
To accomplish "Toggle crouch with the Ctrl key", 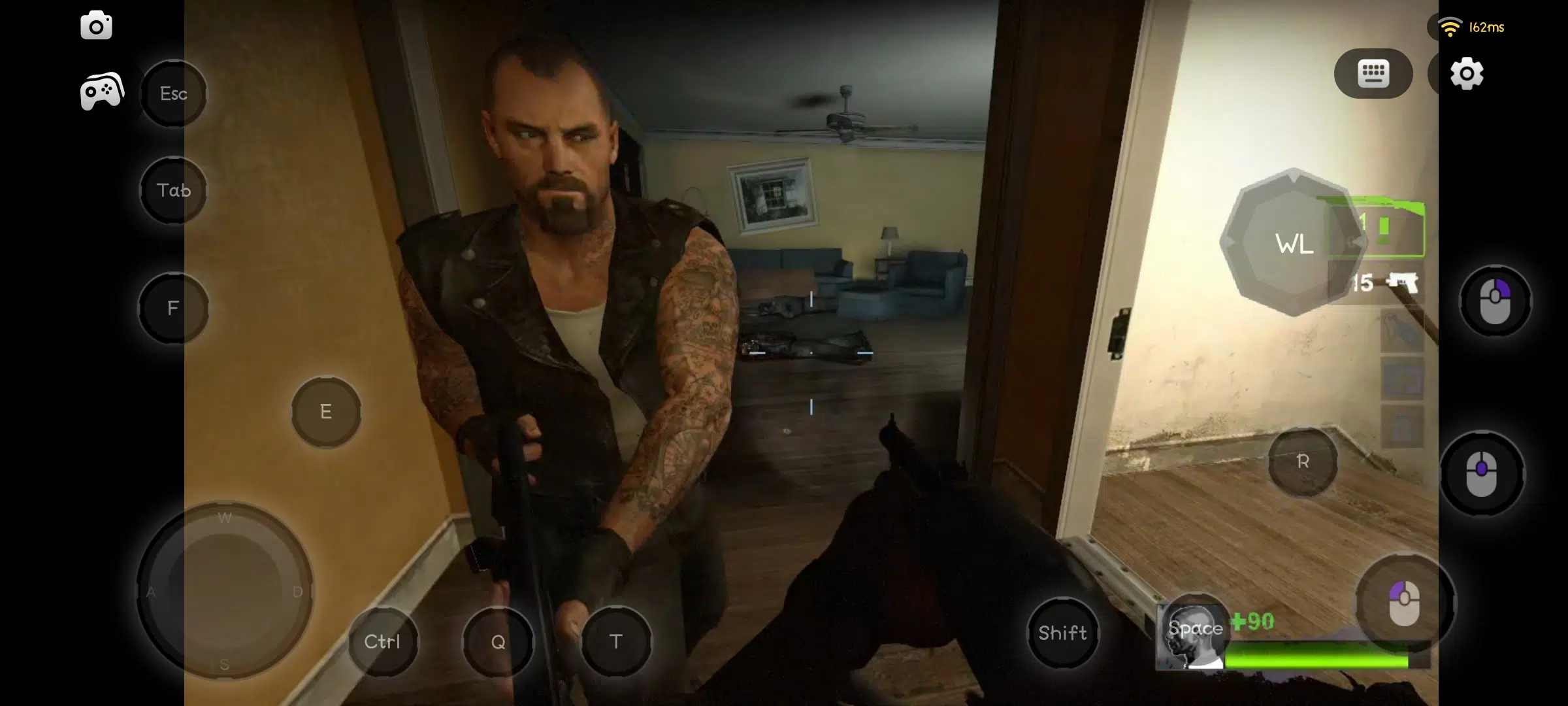I will point(383,642).
